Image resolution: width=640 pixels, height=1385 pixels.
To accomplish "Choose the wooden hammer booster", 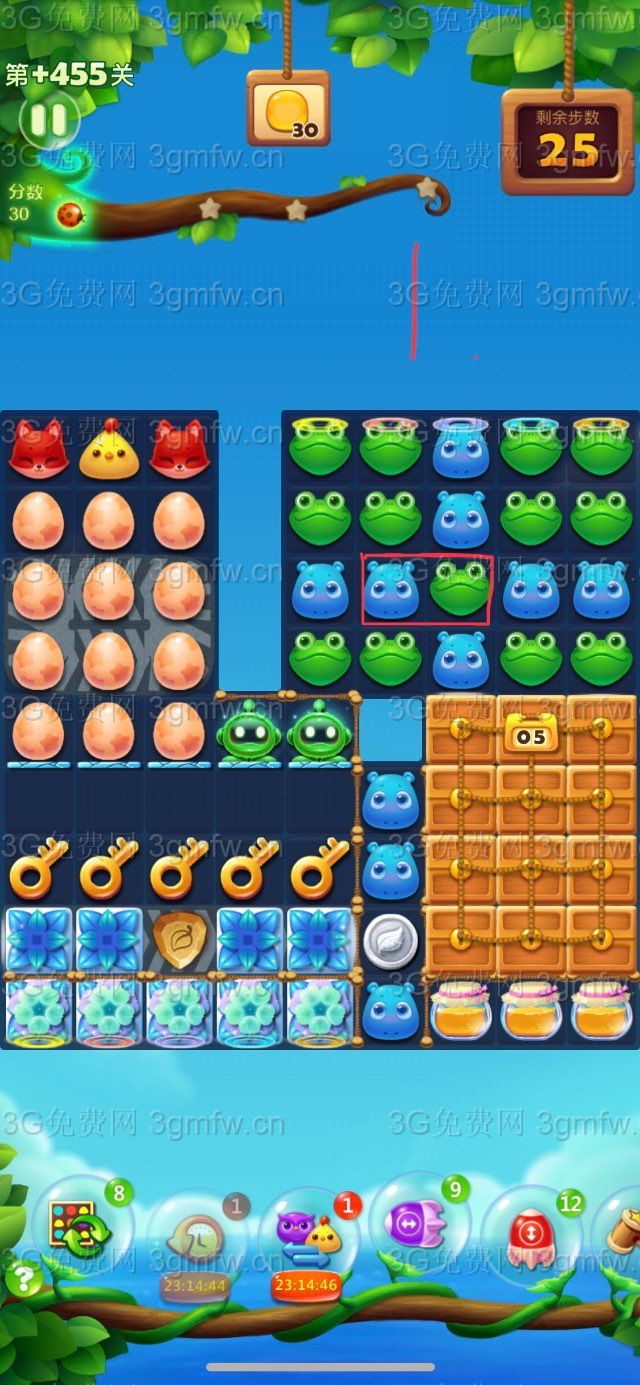I will click(622, 1232).
